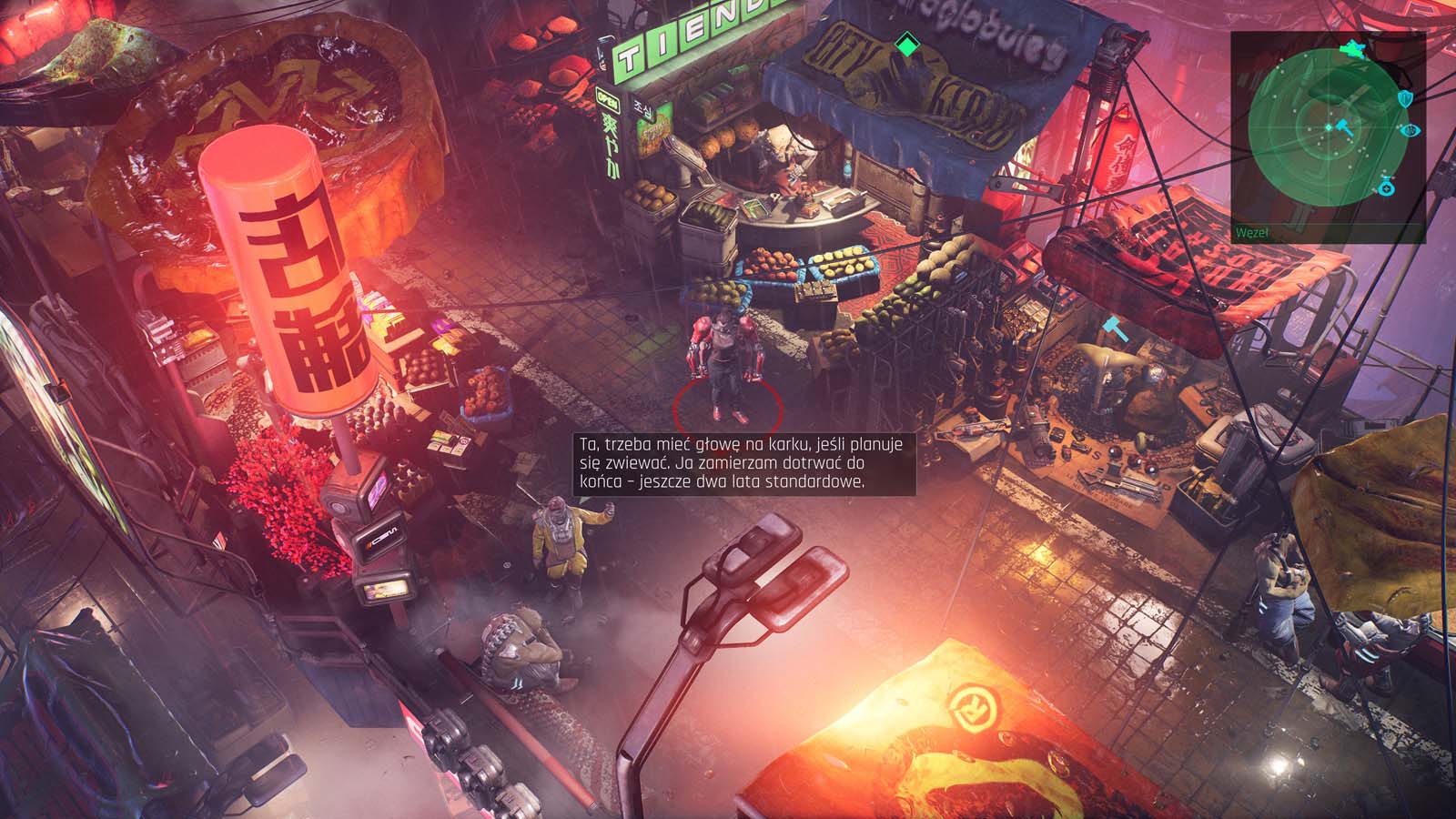The width and height of the screenshot is (1456, 819).
Task: Click the green diamond objective marker above the stall
Action: coord(905,43)
